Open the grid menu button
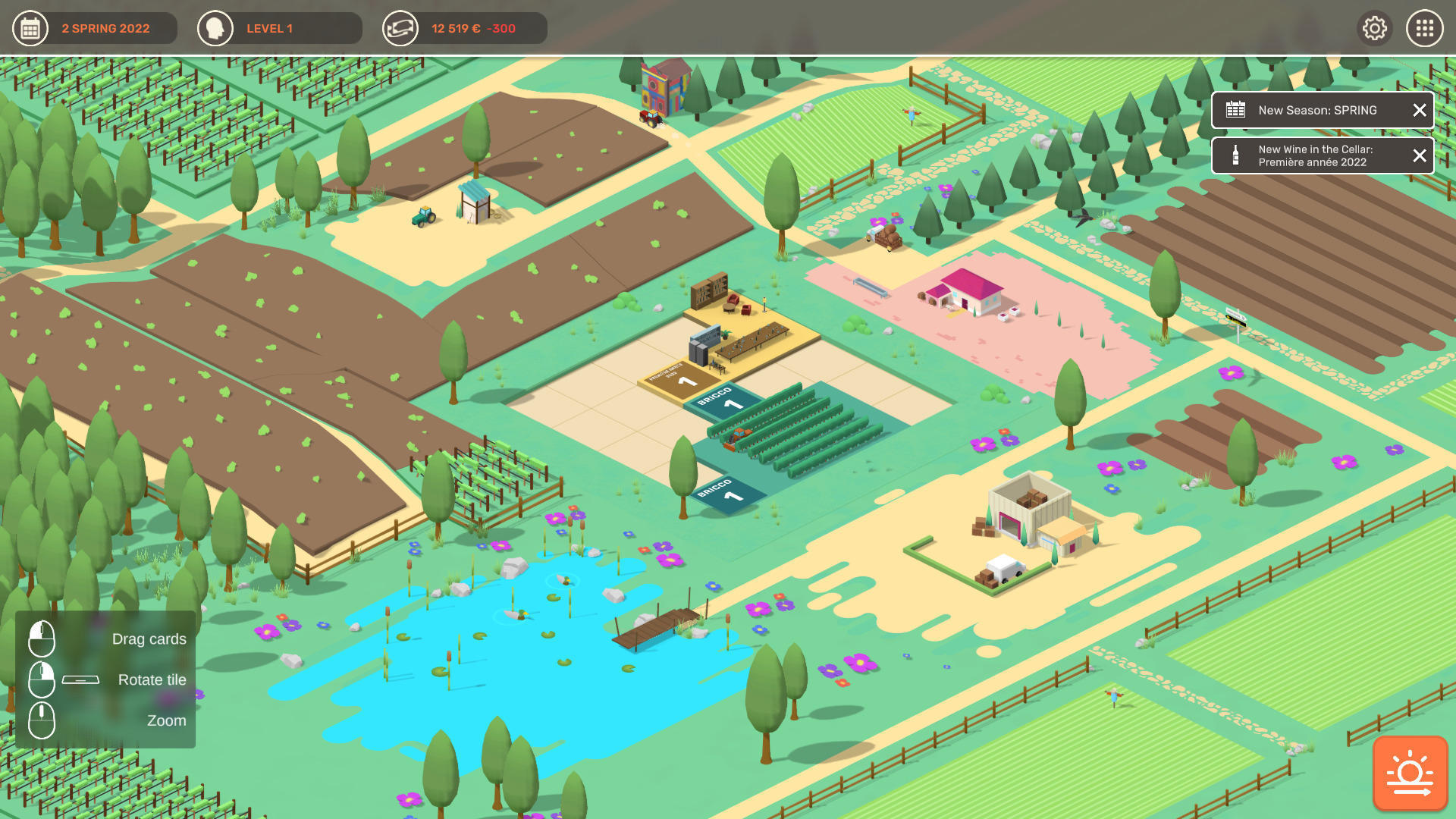 pyautogui.click(x=1425, y=29)
